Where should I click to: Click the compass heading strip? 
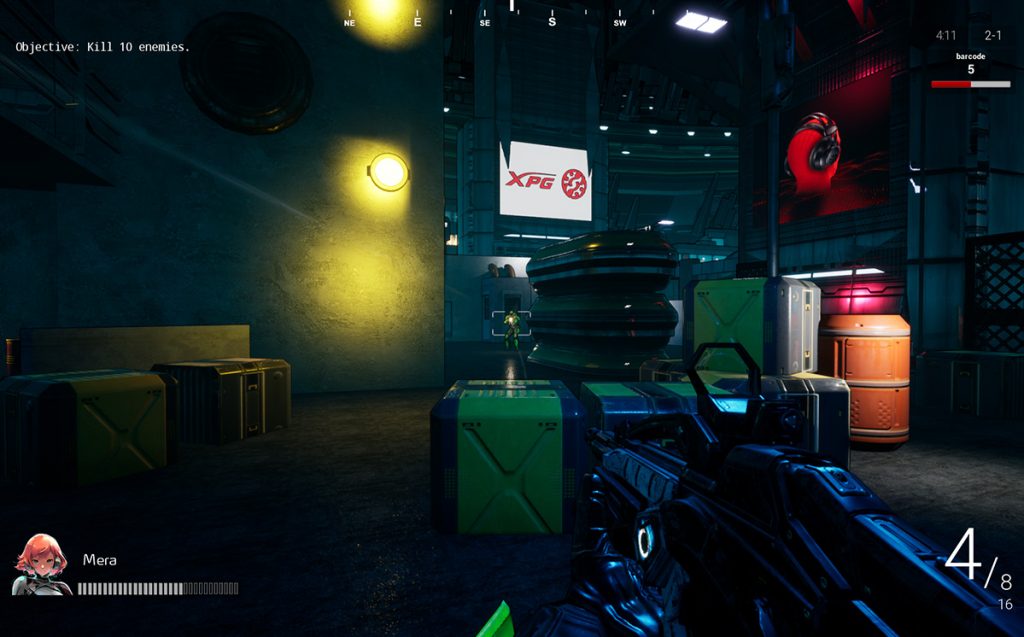pyautogui.click(x=498, y=16)
